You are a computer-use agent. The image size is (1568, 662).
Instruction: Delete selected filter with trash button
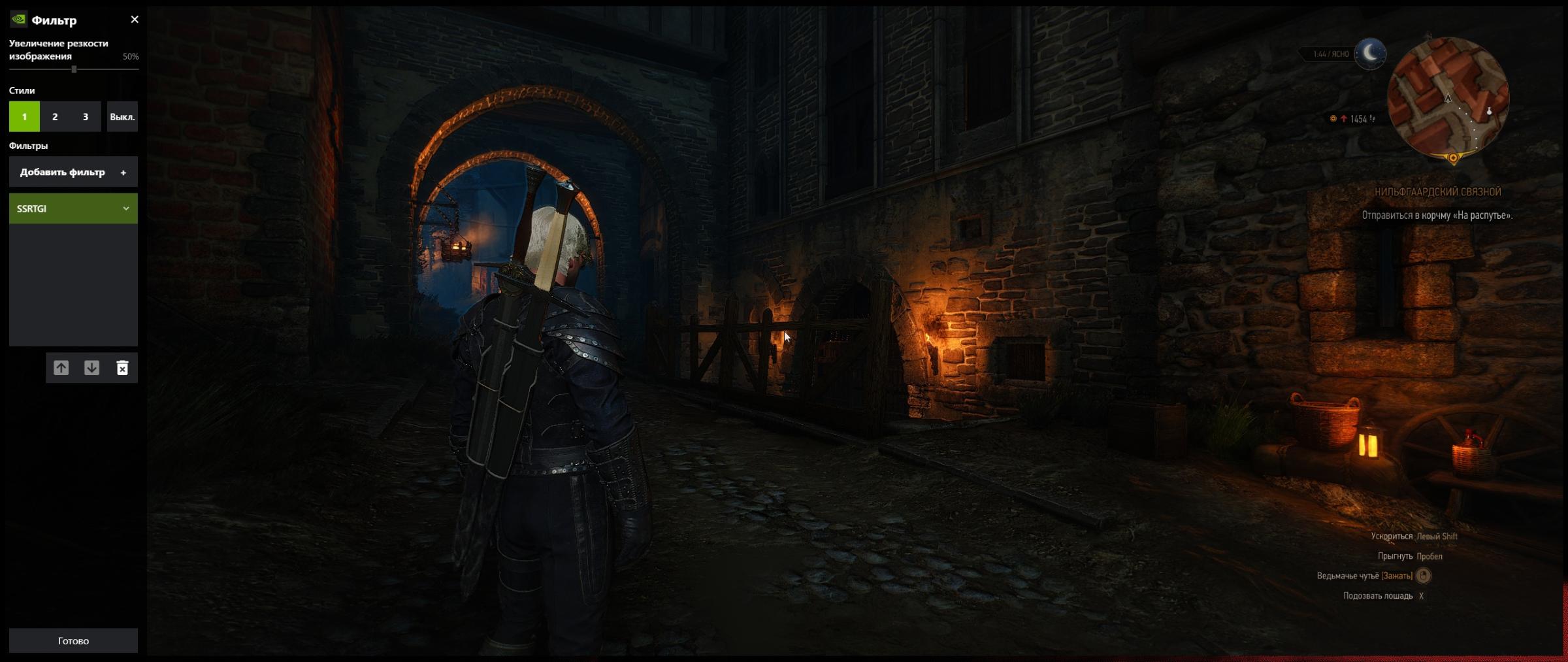click(x=122, y=368)
